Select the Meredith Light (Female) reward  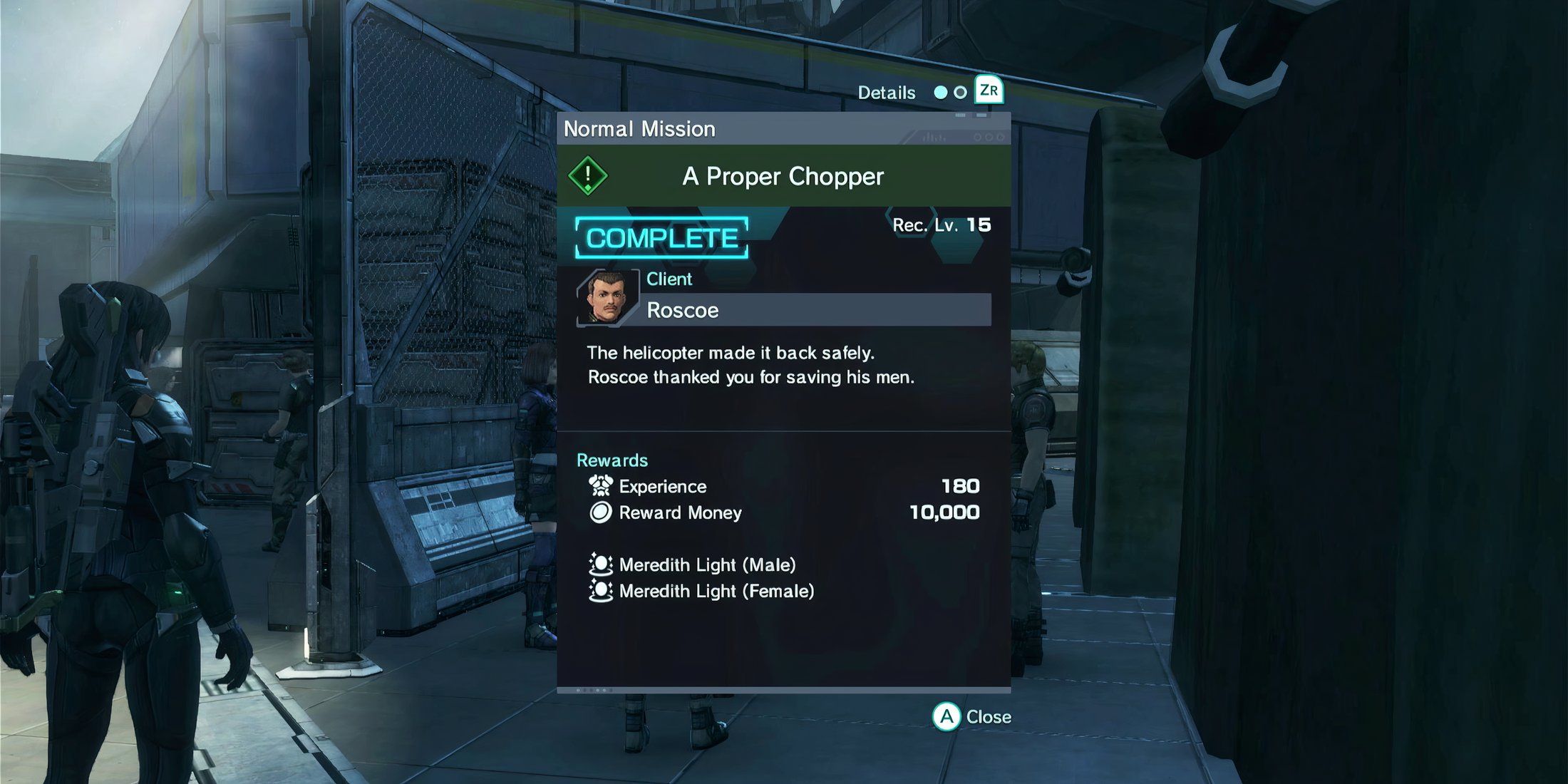[716, 592]
